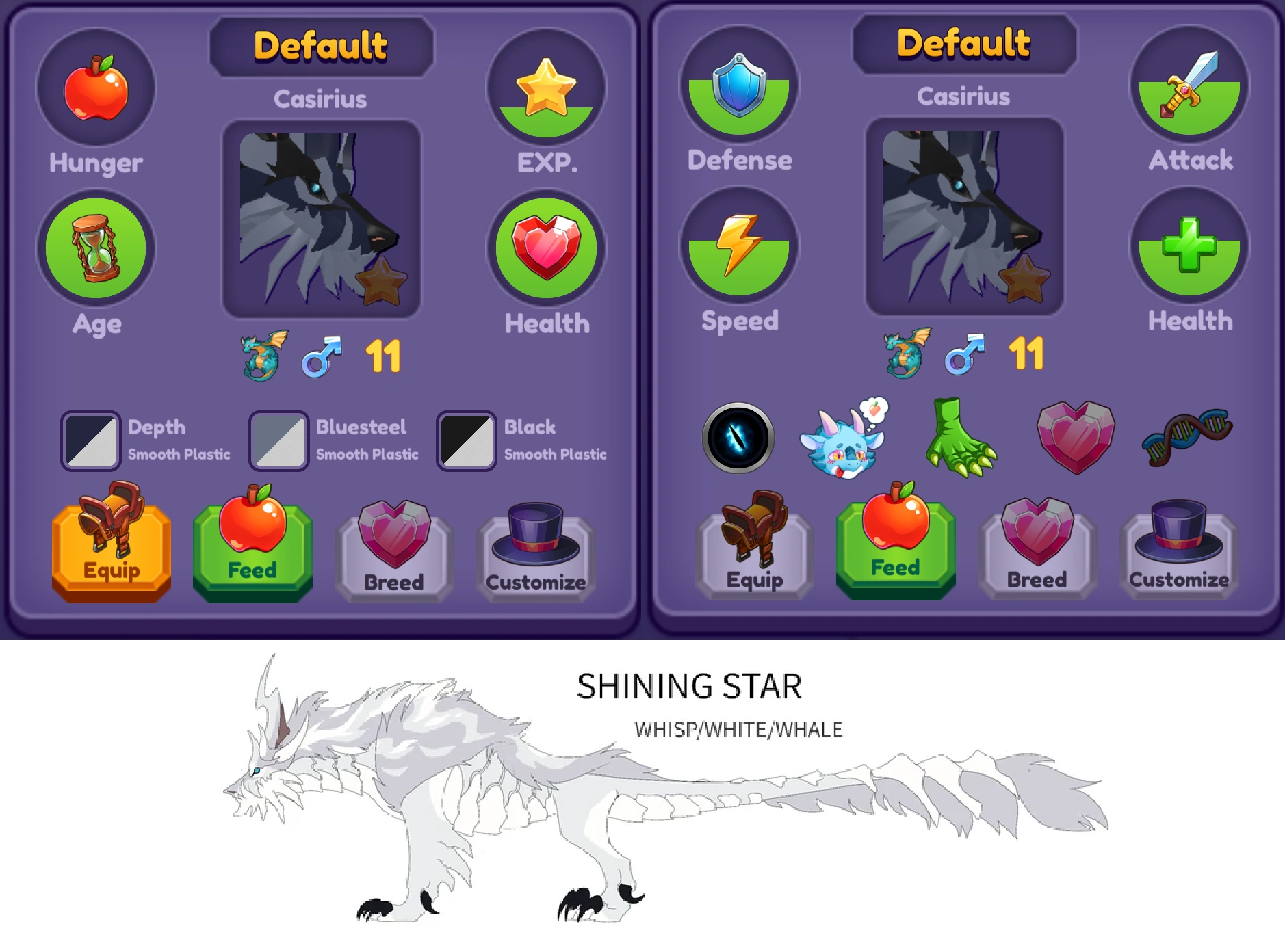Screen dimensions: 1285x952
Task: Inspect the Health heart icon
Action: pyautogui.click(x=545, y=250)
